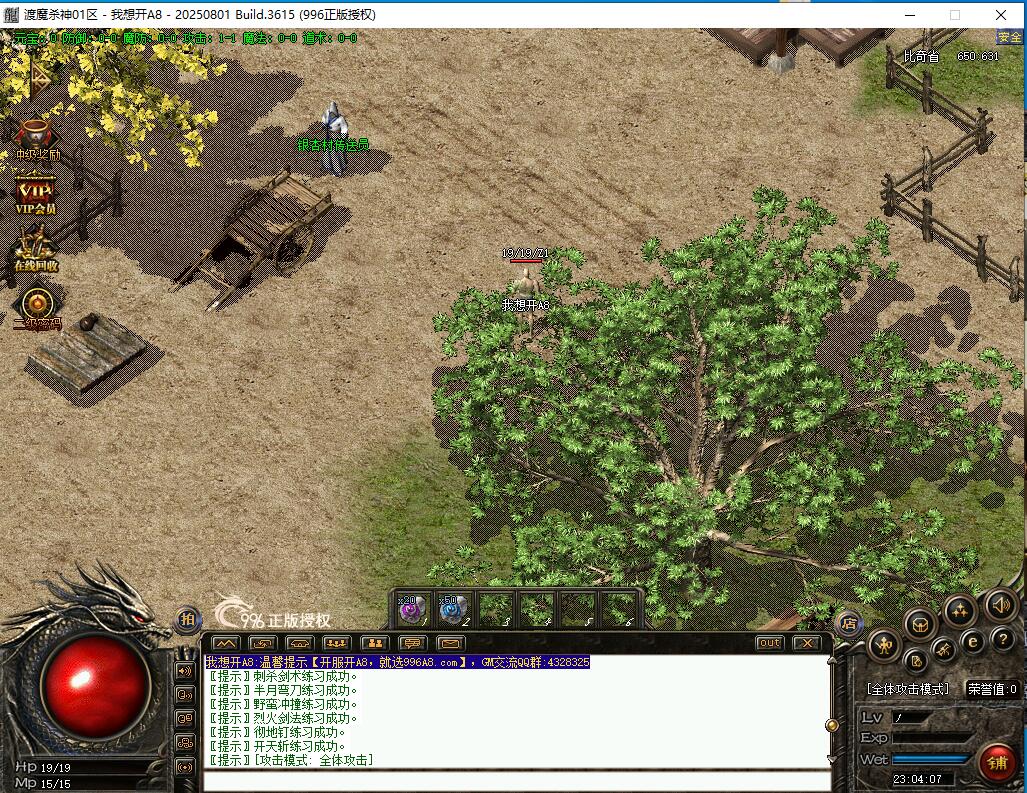Type in the chat input field
1027x793 pixels.
pyautogui.click(x=515, y=781)
